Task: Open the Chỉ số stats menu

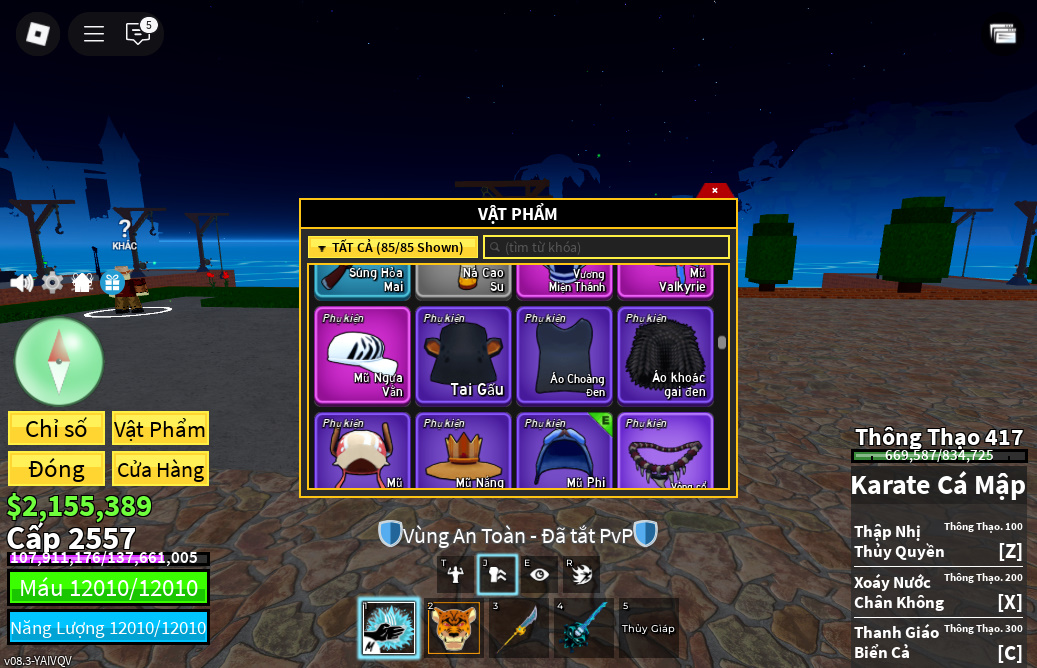Action: coord(56,429)
